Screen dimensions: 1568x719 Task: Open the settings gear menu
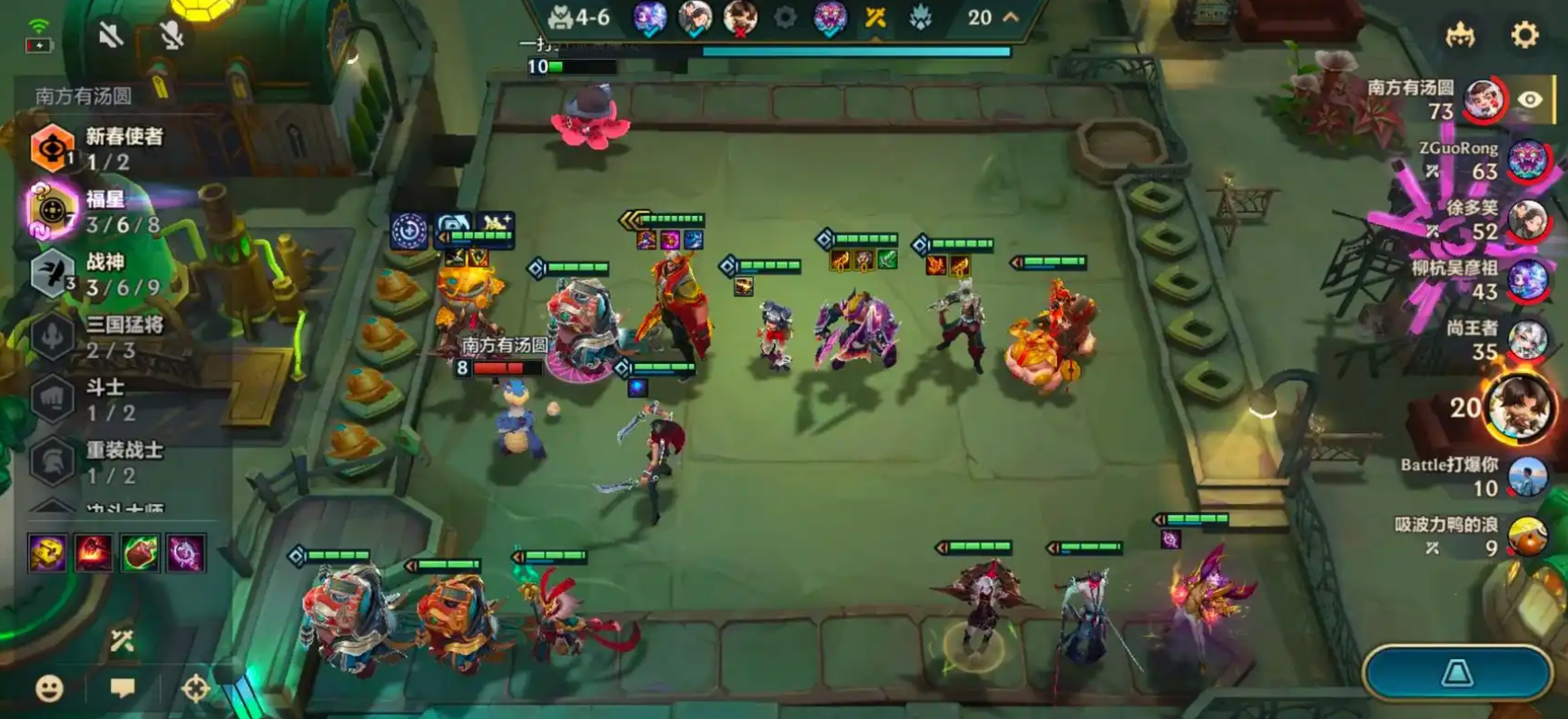click(1524, 34)
